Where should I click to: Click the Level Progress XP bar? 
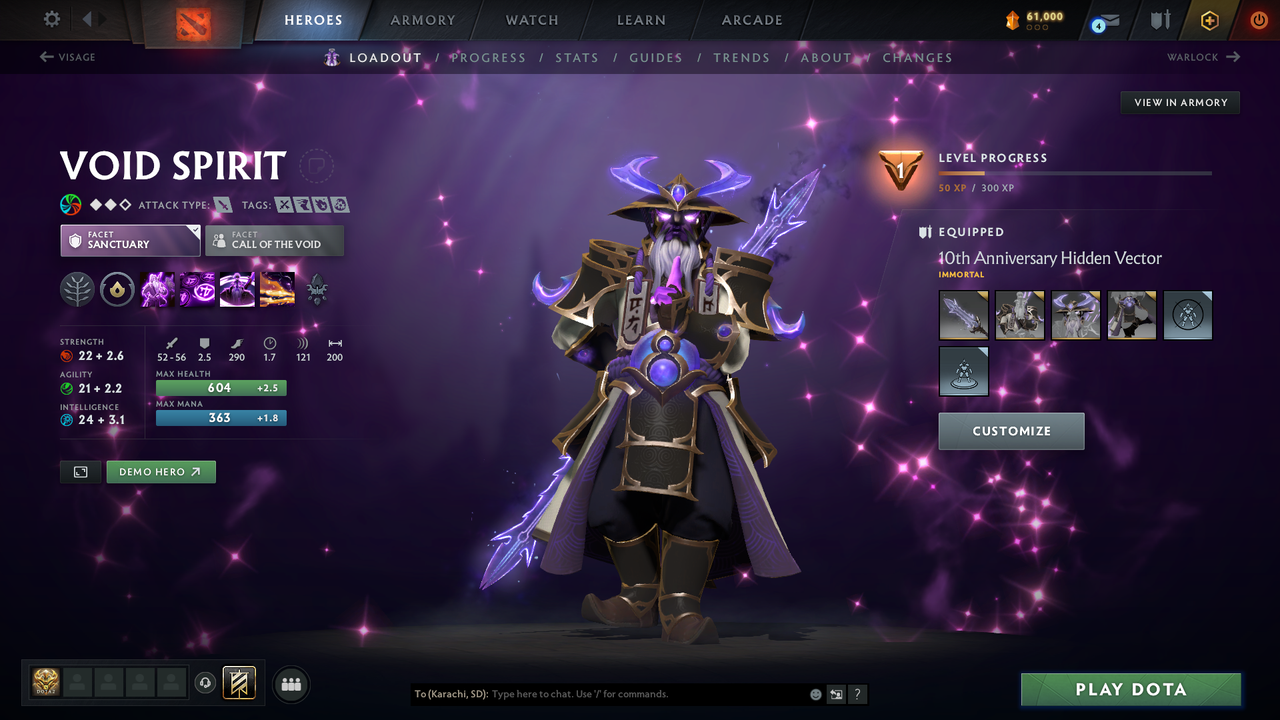tap(1075, 172)
